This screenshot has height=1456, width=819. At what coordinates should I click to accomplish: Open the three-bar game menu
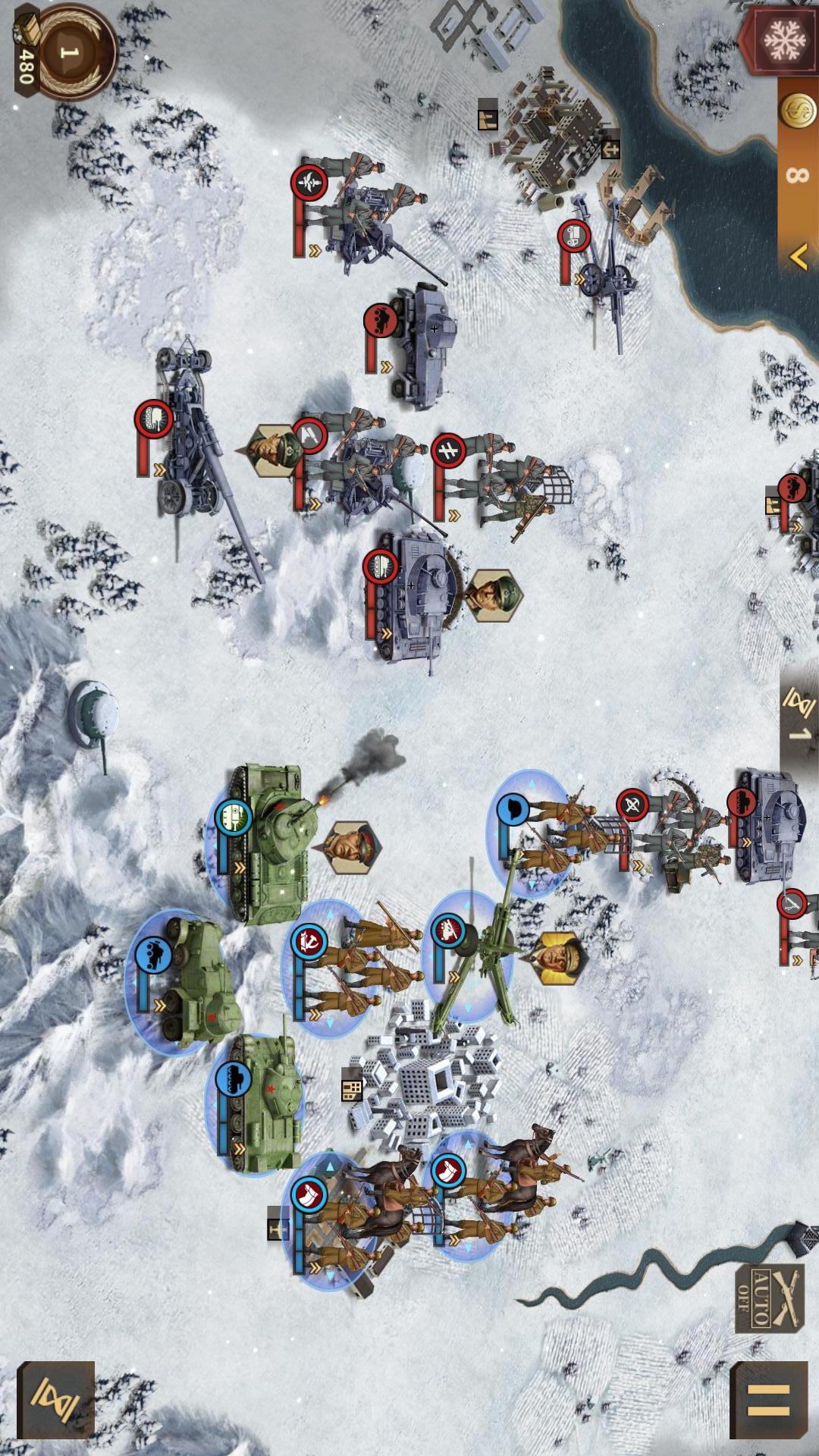tap(768, 1400)
